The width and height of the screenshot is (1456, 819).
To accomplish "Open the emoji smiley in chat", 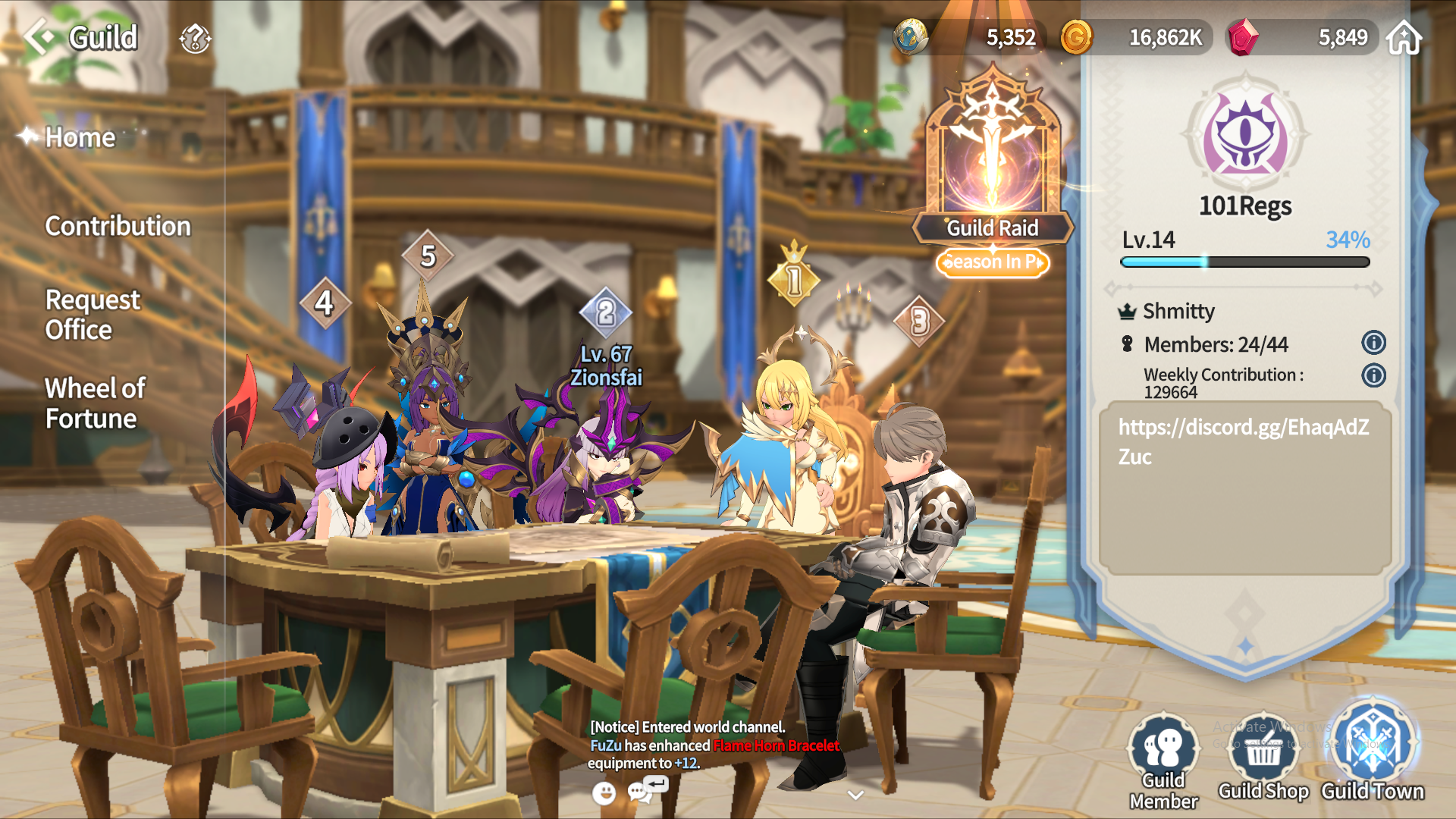I will pyautogui.click(x=604, y=793).
